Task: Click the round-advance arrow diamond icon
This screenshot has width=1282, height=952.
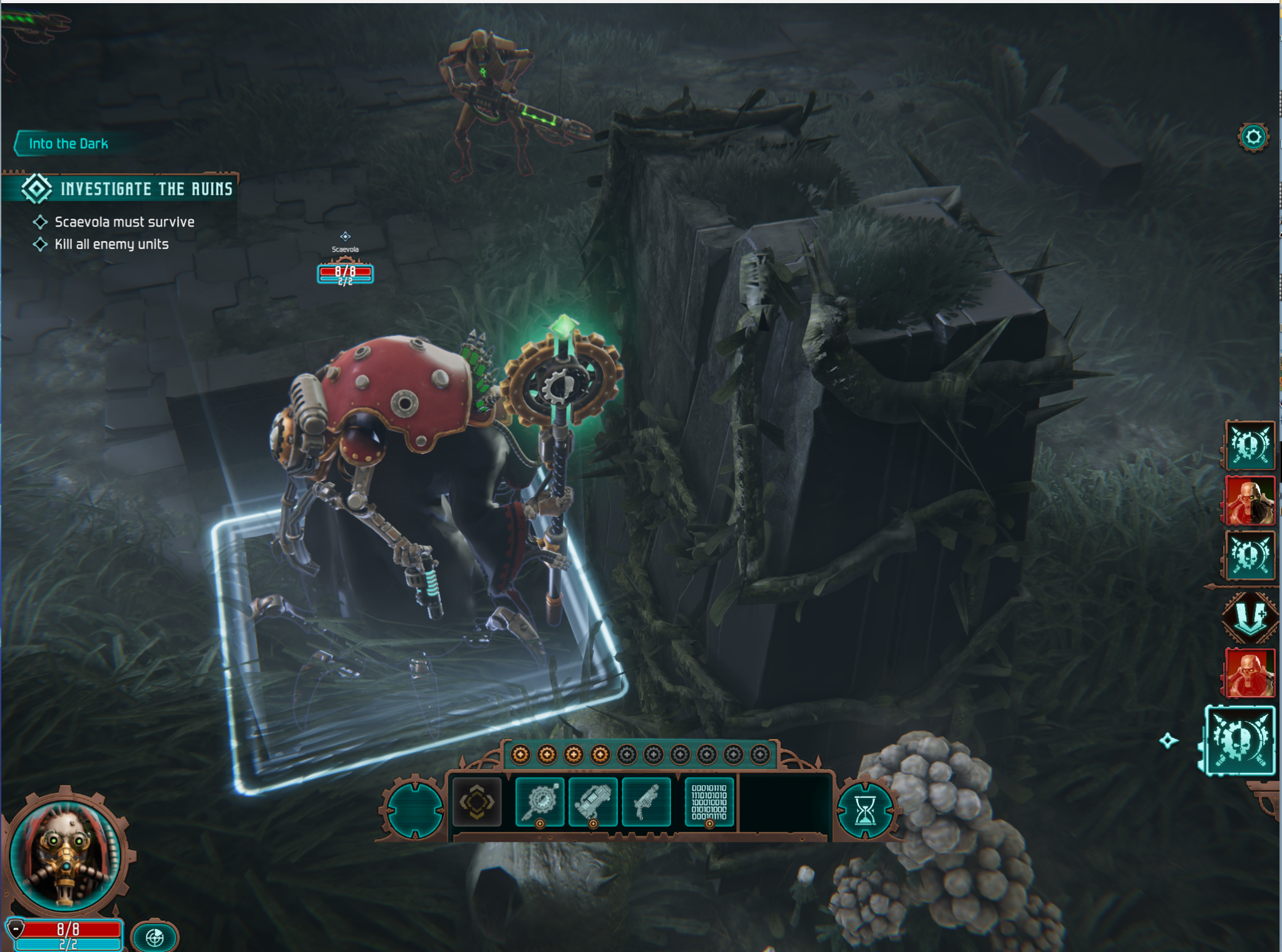Action: point(1249,617)
